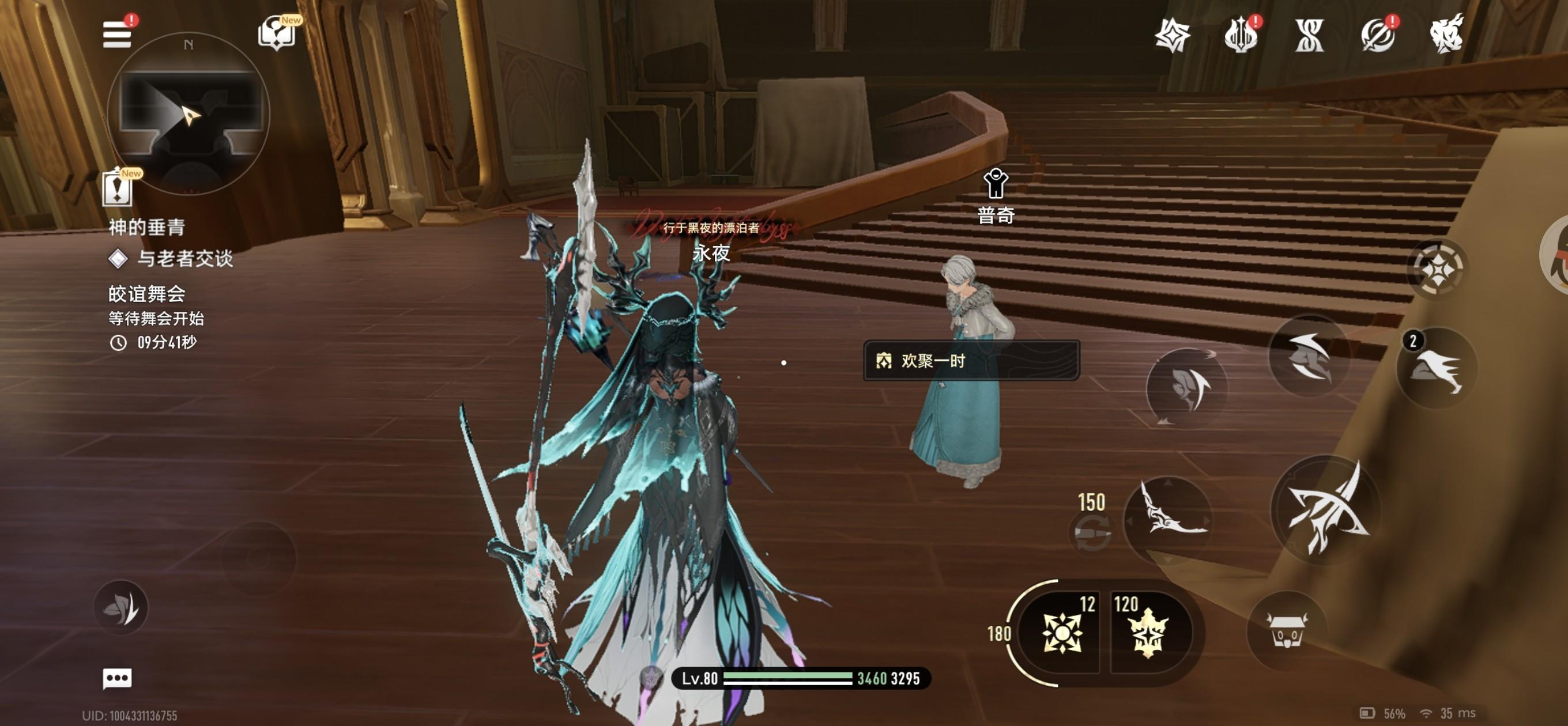Image resolution: width=1568 pixels, height=726 pixels.
Task: Open the trident emblem menu icon
Action: 1241,35
